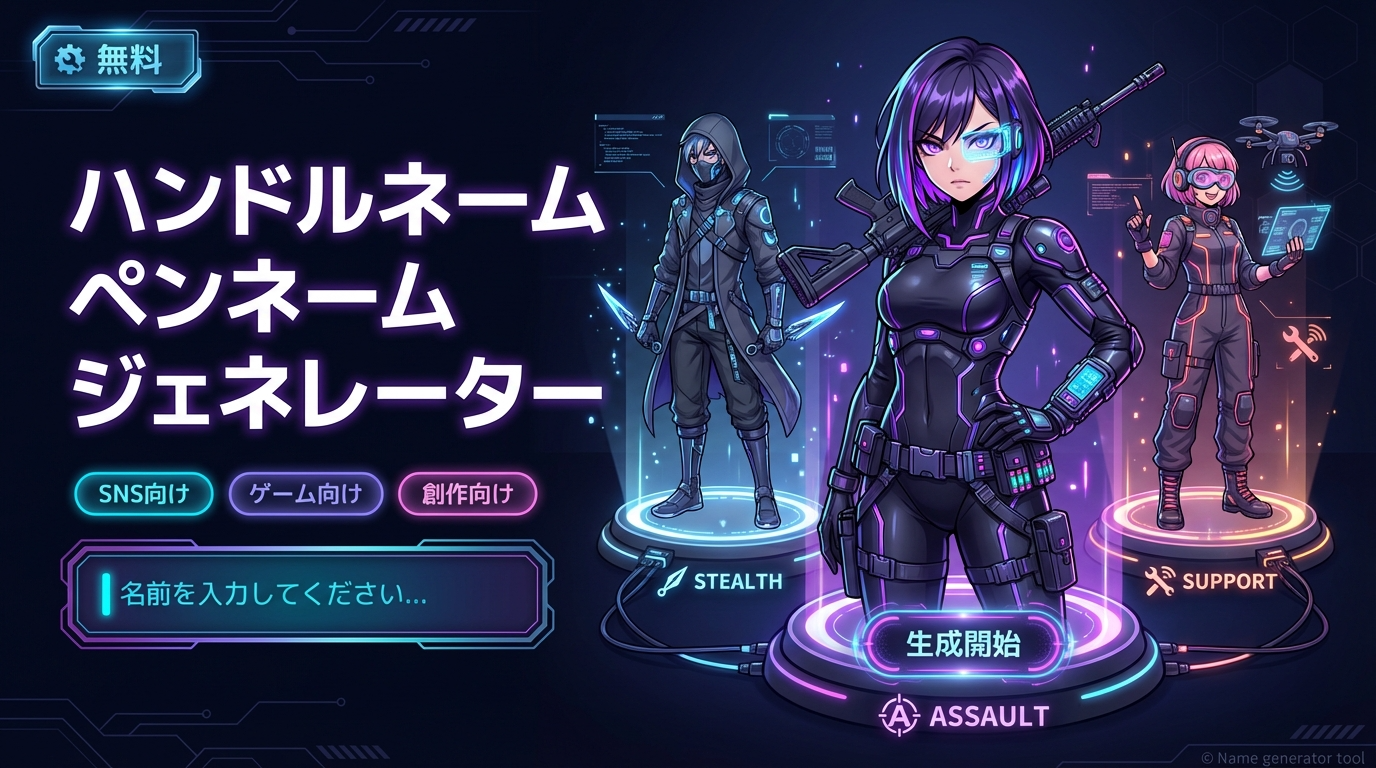This screenshot has width=1376, height=768.
Task: Pick the SUPPORT class label
Action: point(1212,581)
